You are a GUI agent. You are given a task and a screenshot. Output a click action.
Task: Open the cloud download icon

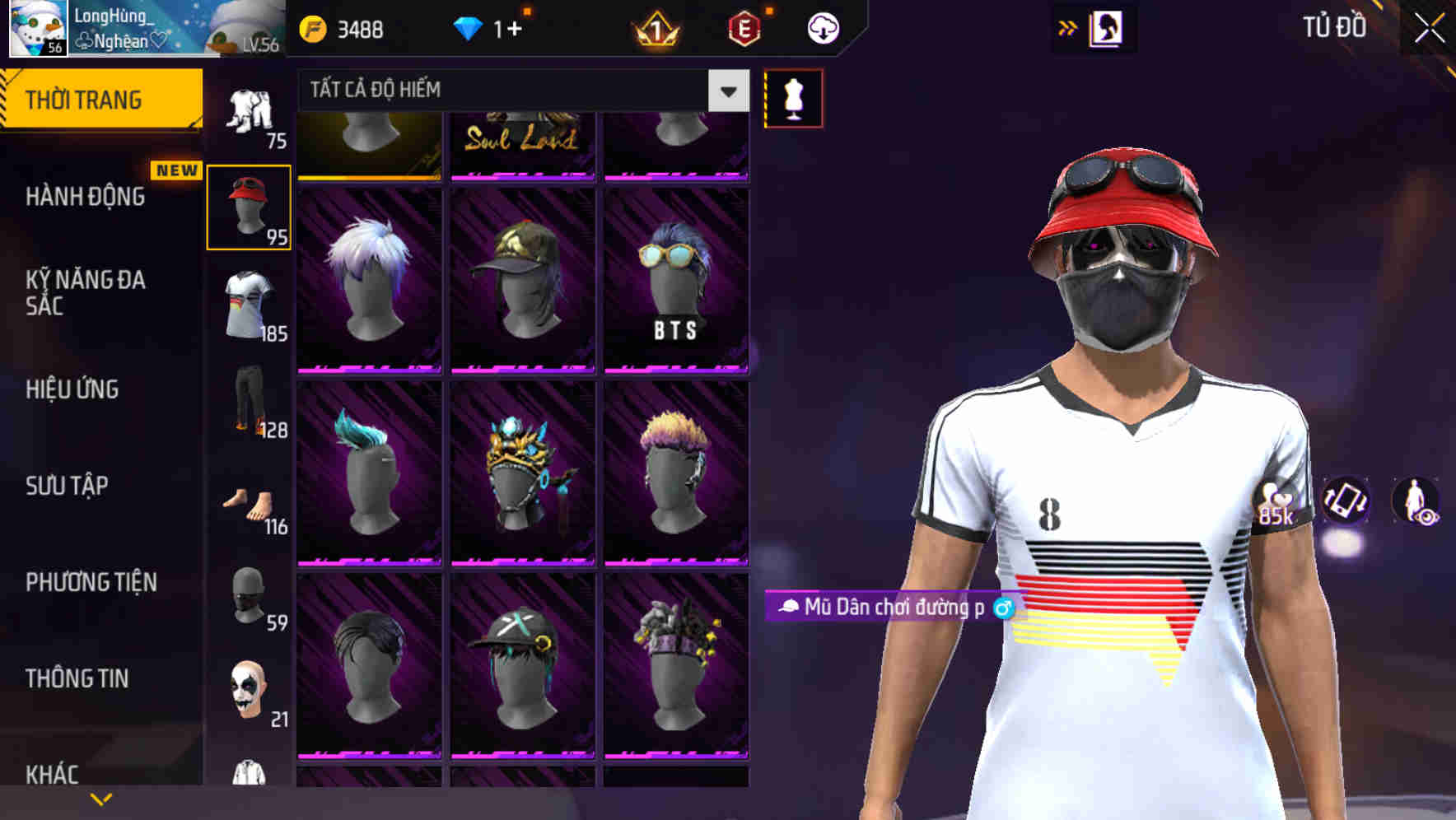click(x=824, y=27)
